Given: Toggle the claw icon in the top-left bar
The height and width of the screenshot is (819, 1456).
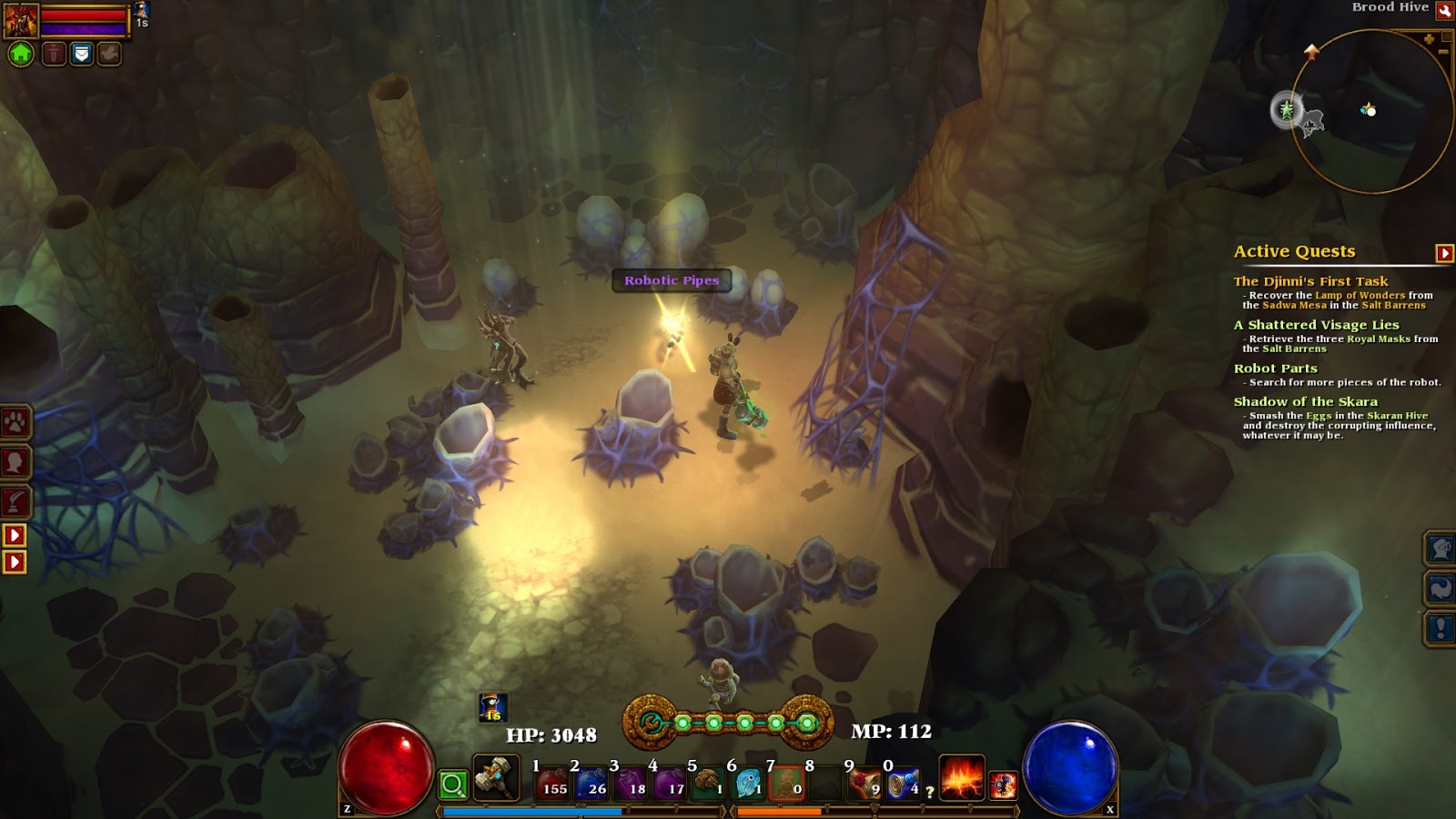Looking at the screenshot, I should coord(107,52).
